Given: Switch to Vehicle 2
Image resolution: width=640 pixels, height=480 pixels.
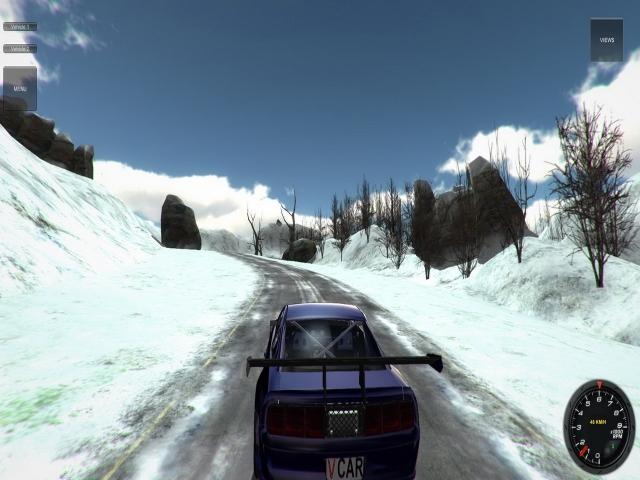Looking at the screenshot, I should 20,48.
